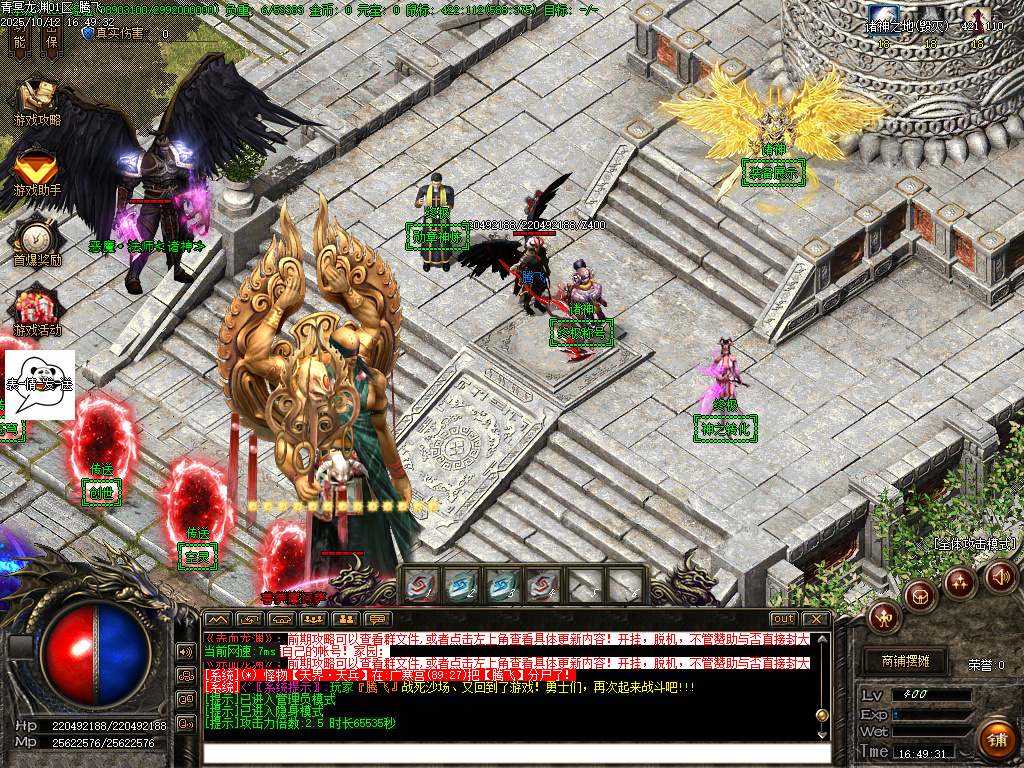Open the bag chest round button

(920, 596)
